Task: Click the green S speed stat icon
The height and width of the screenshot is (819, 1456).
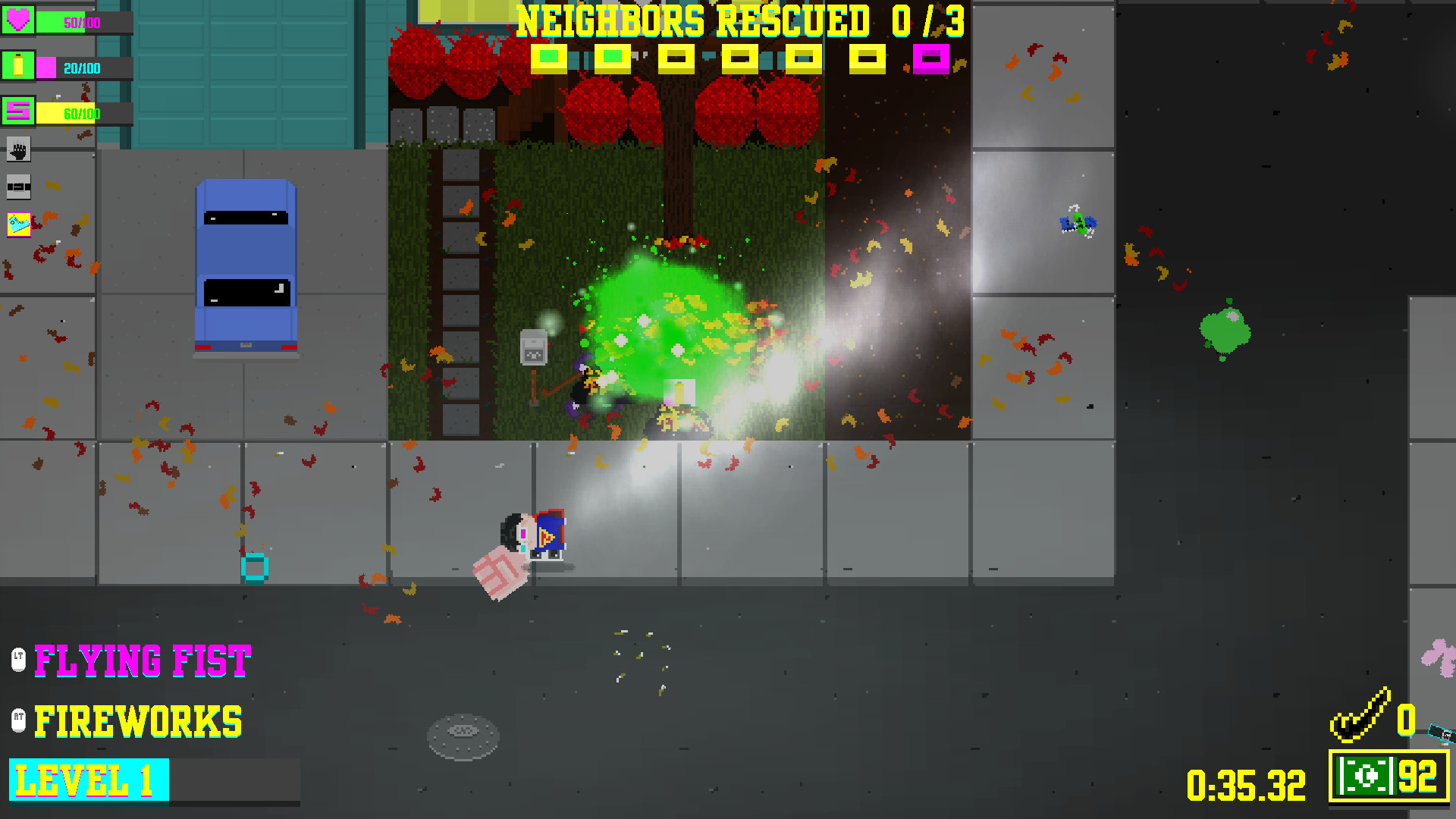Action: click(x=17, y=112)
